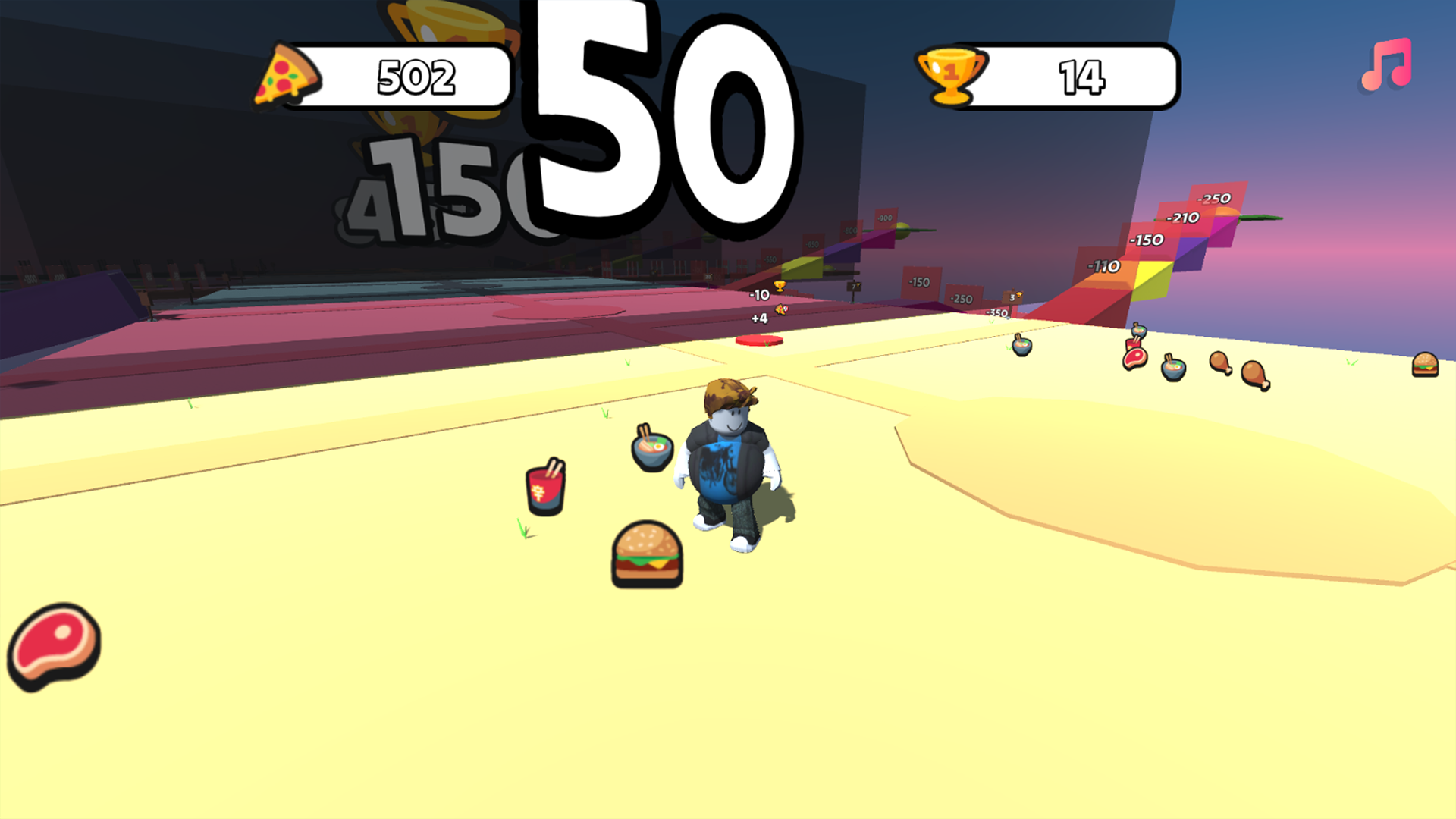The width and height of the screenshot is (1456, 819).
Task: Select the ramen bowl behind the character
Action: click(x=651, y=450)
